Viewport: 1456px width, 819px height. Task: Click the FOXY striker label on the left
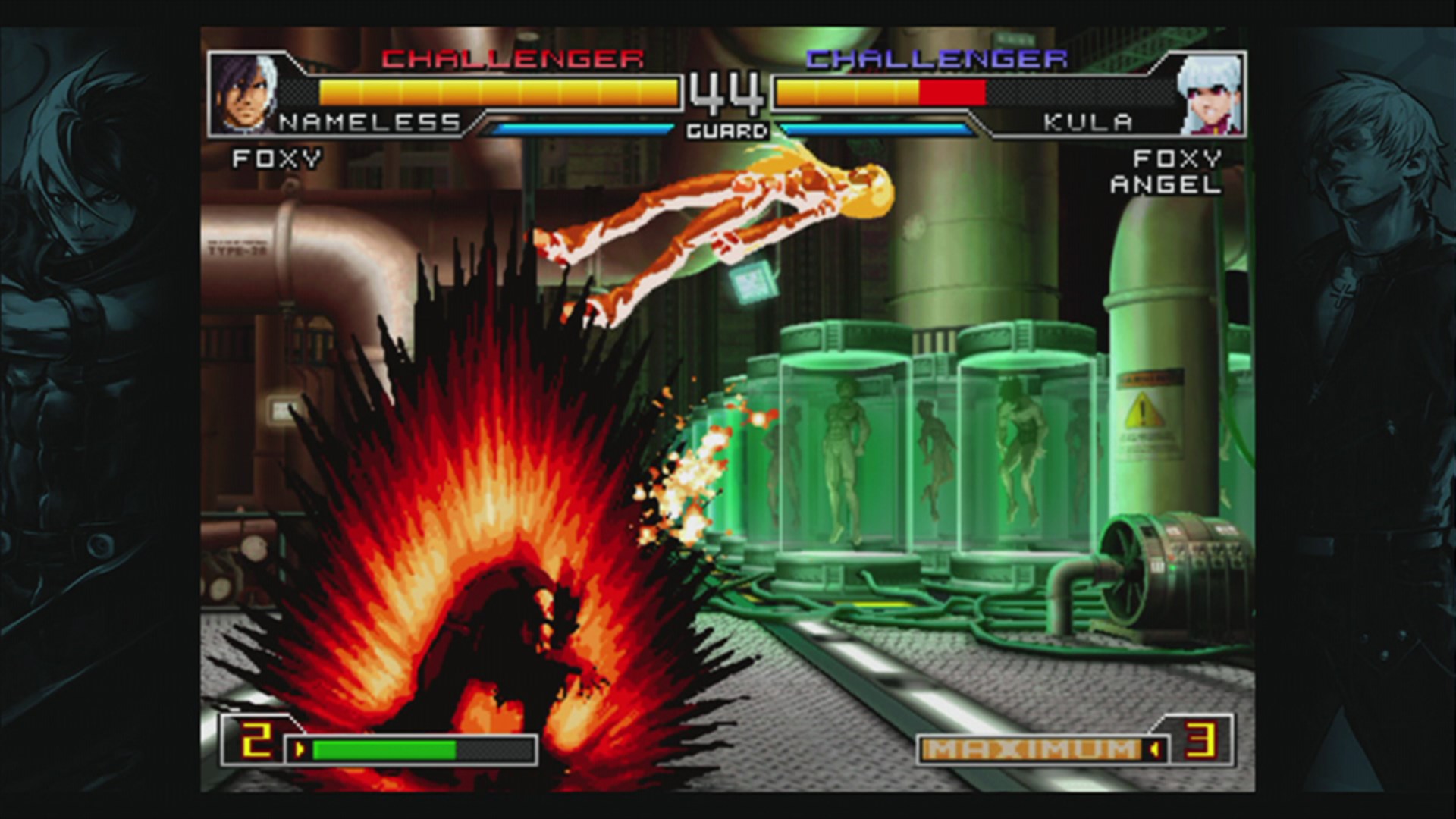pyautogui.click(x=277, y=158)
